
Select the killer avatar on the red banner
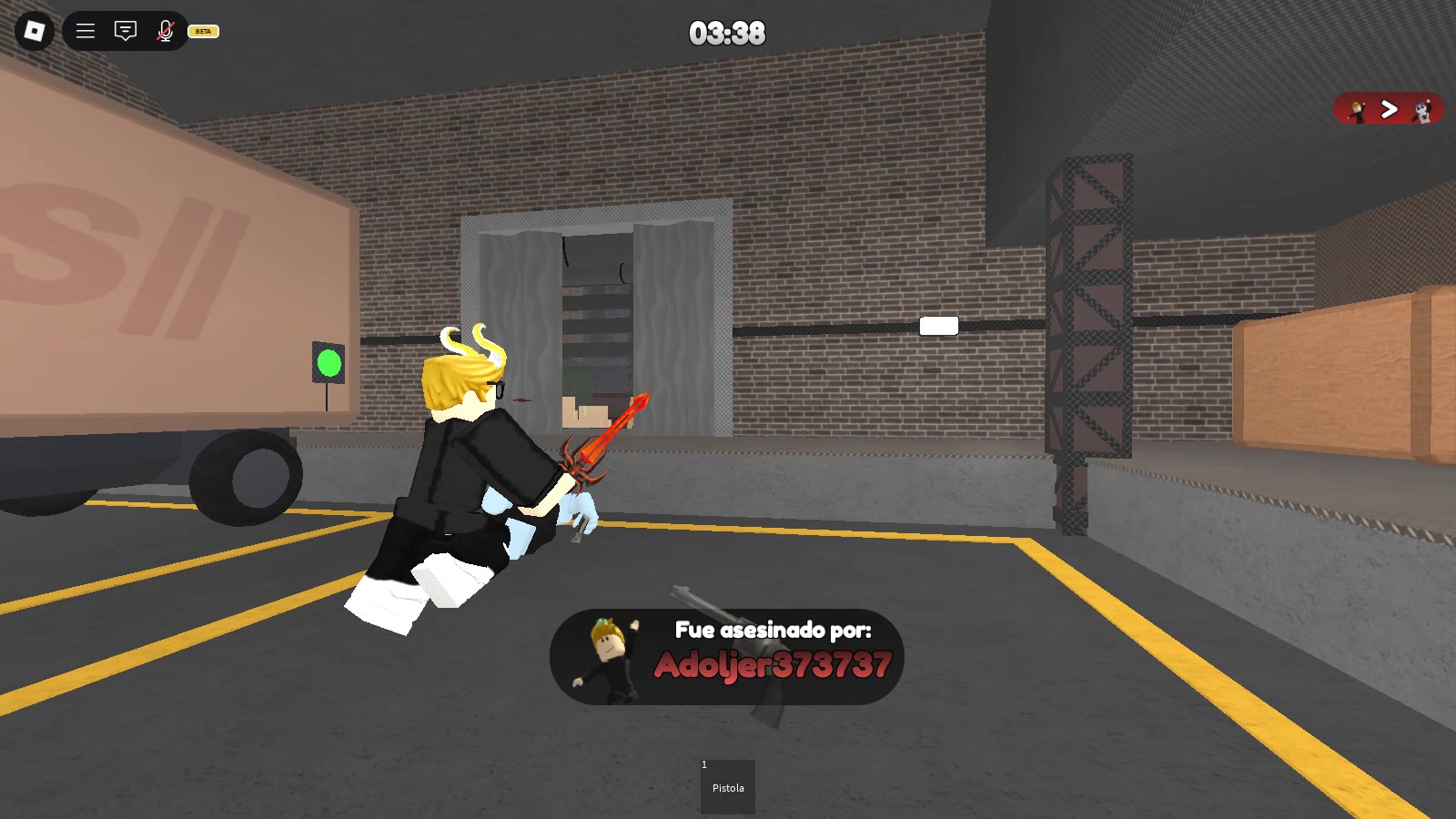pyautogui.click(x=1357, y=109)
